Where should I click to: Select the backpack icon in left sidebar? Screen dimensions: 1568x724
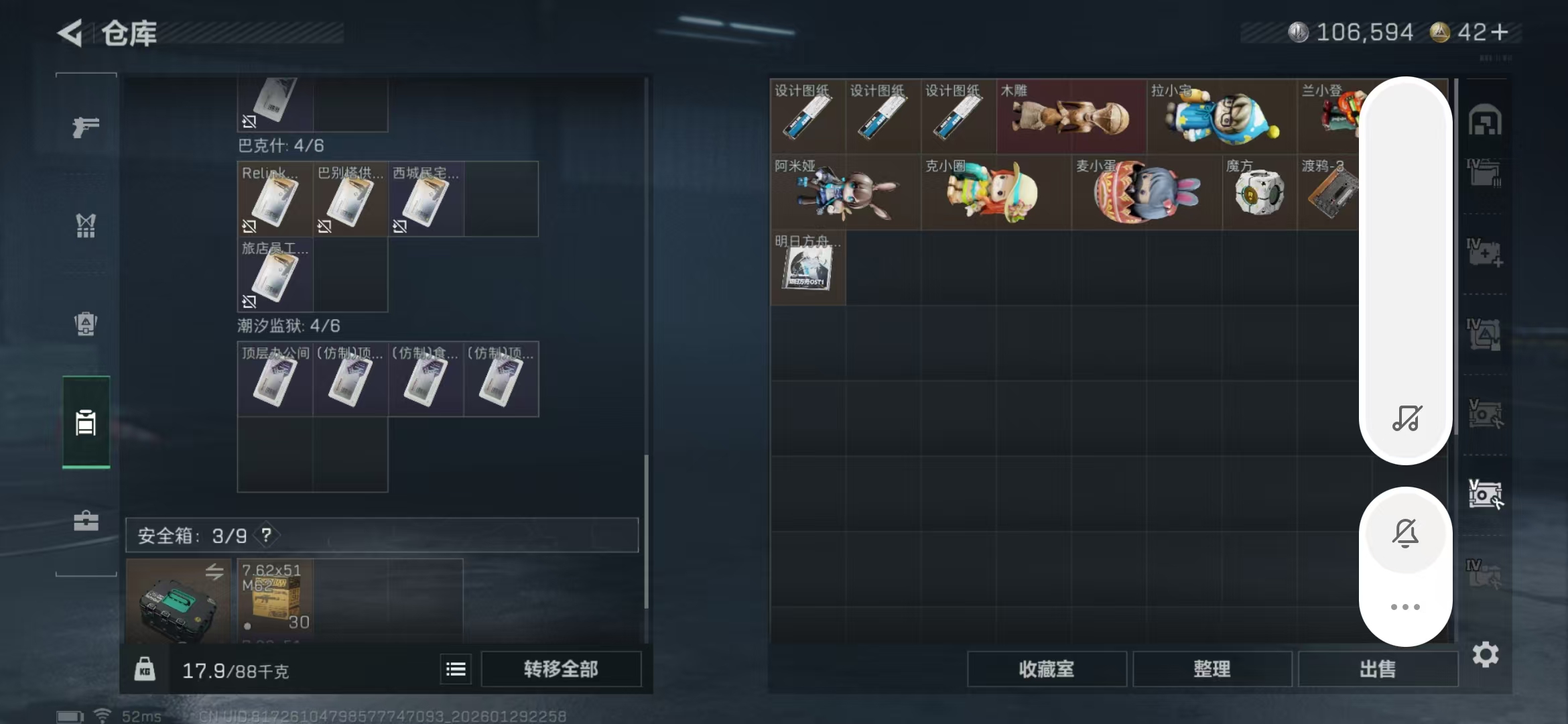tap(86, 324)
